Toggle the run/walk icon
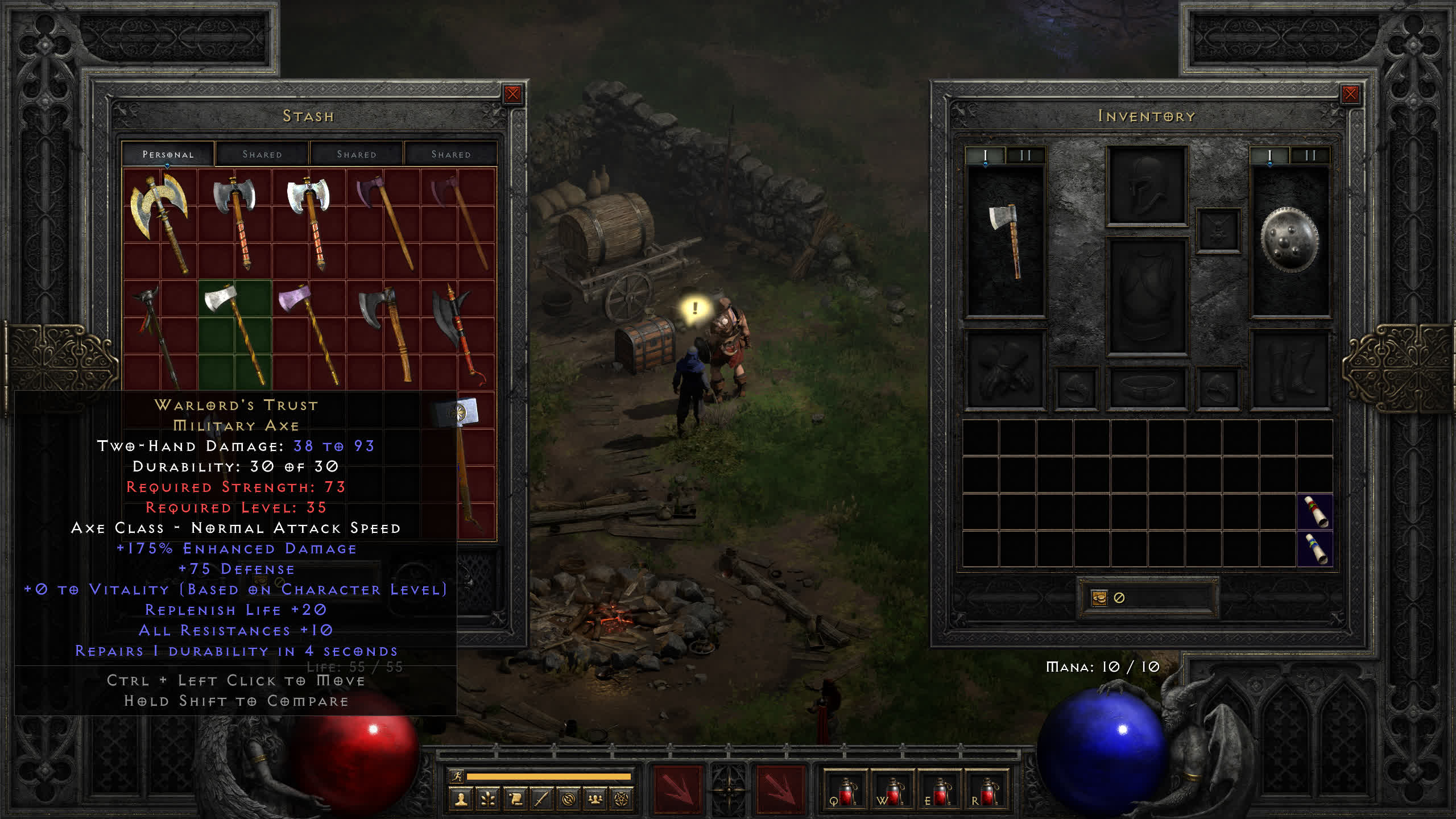 point(457,776)
